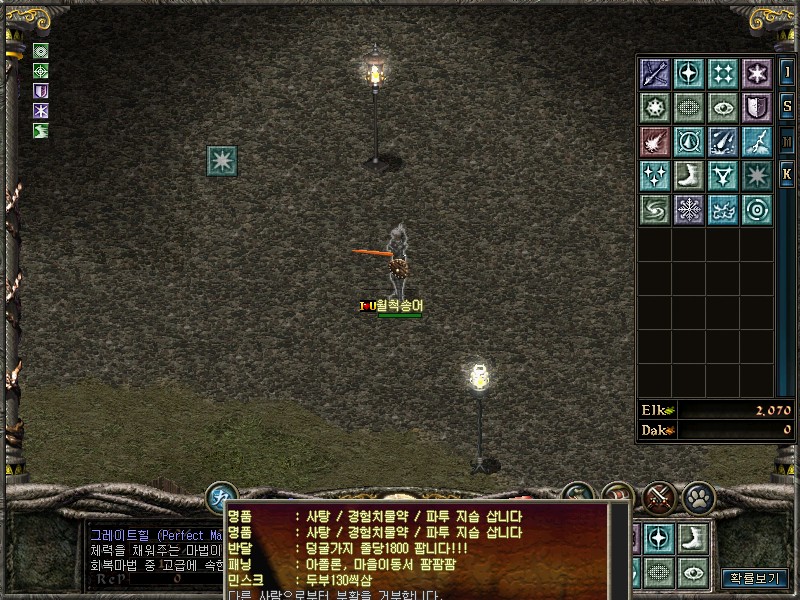Open the I side tab

(x=787, y=73)
